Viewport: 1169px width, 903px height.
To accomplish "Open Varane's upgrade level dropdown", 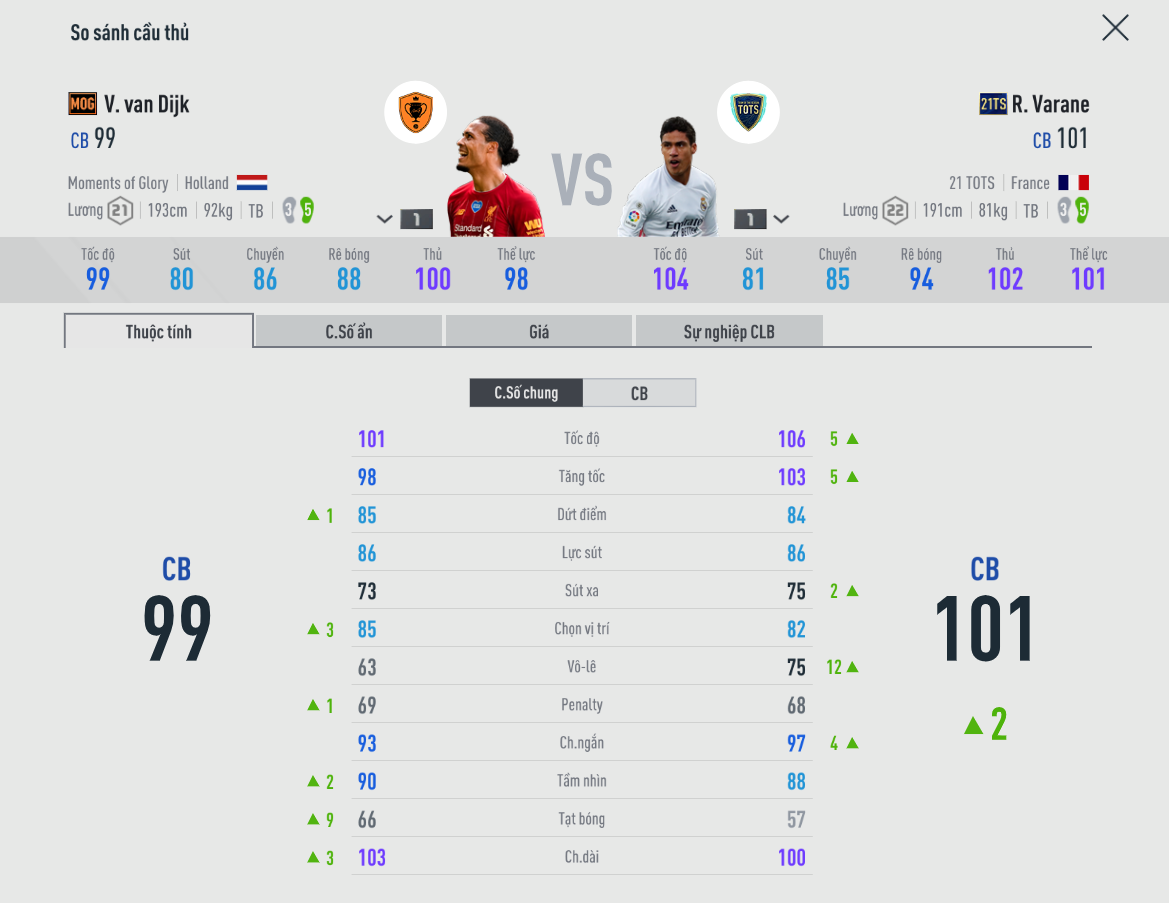I will pos(781,219).
